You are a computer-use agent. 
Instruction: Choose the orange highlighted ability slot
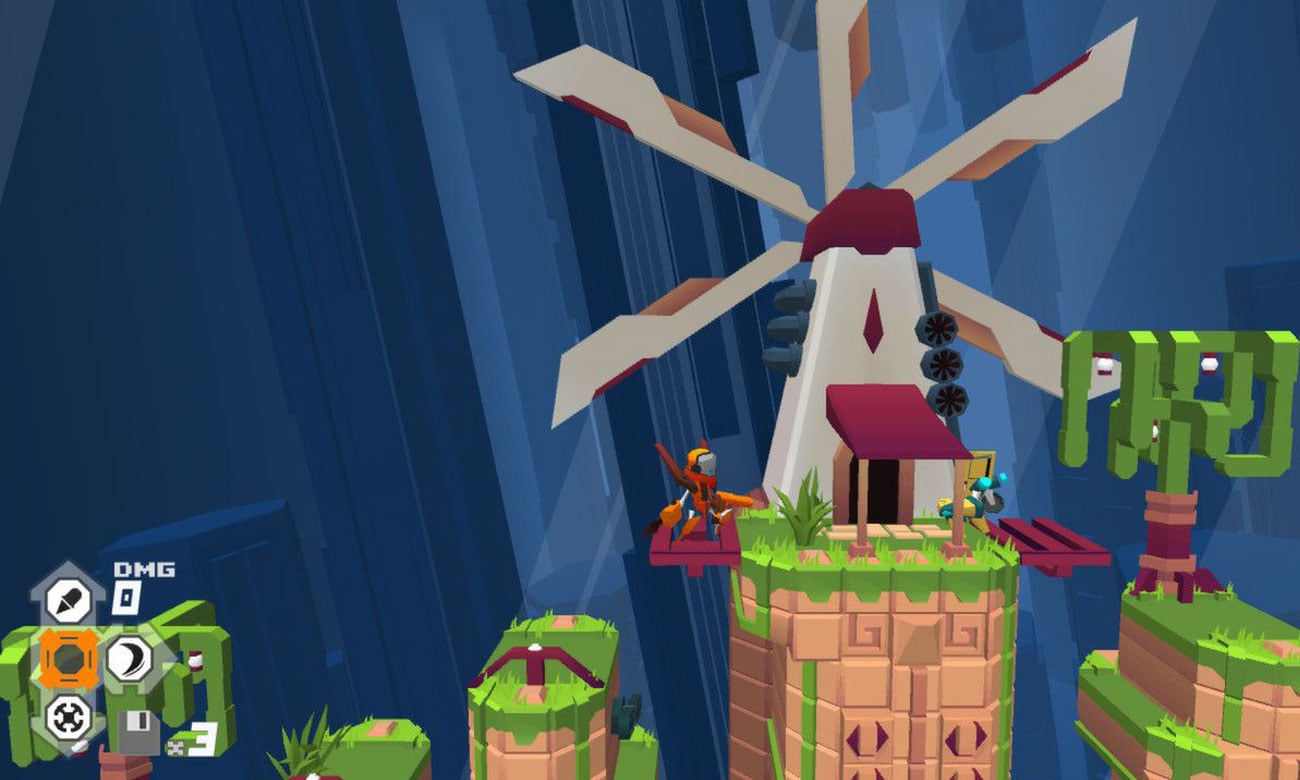tap(69, 659)
